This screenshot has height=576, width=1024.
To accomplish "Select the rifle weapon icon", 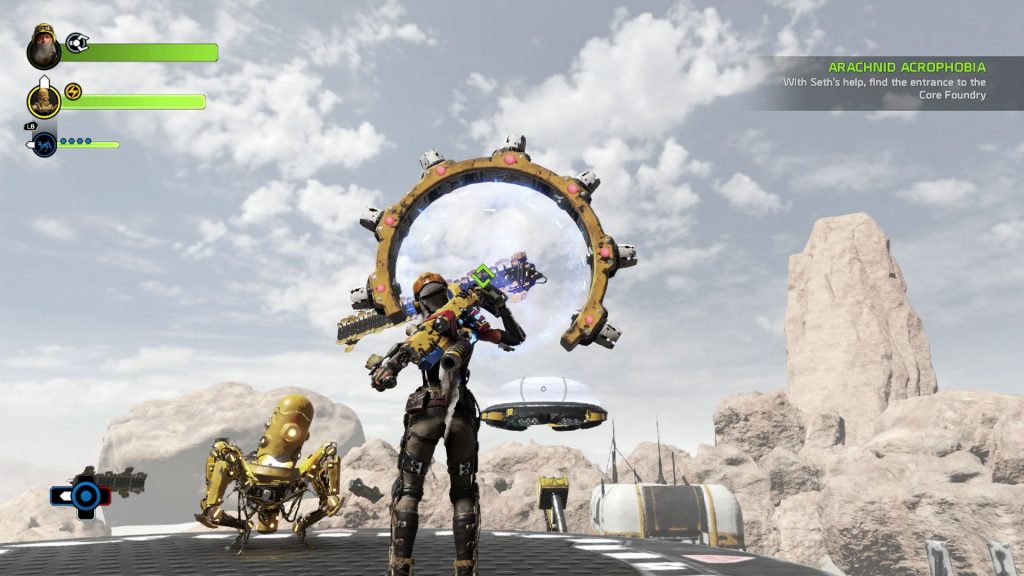I will click(112, 480).
